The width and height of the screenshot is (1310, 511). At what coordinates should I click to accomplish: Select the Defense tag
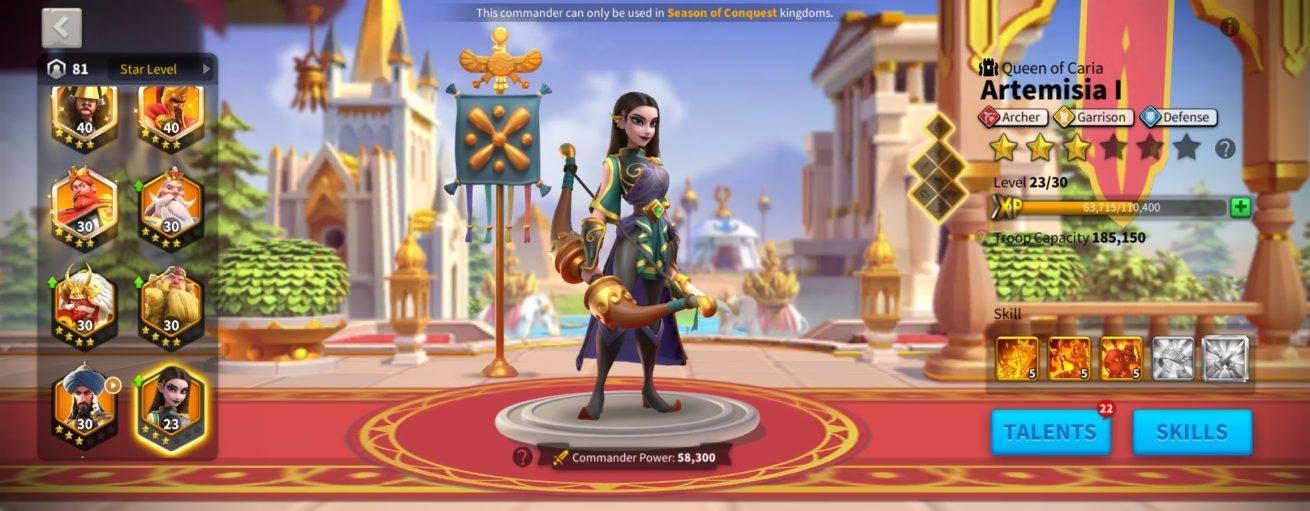pos(1177,117)
